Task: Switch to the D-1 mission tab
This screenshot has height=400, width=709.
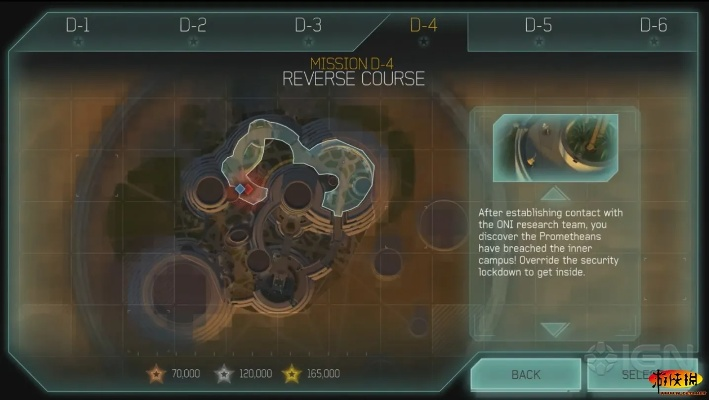Action: (x=77, y=26)
